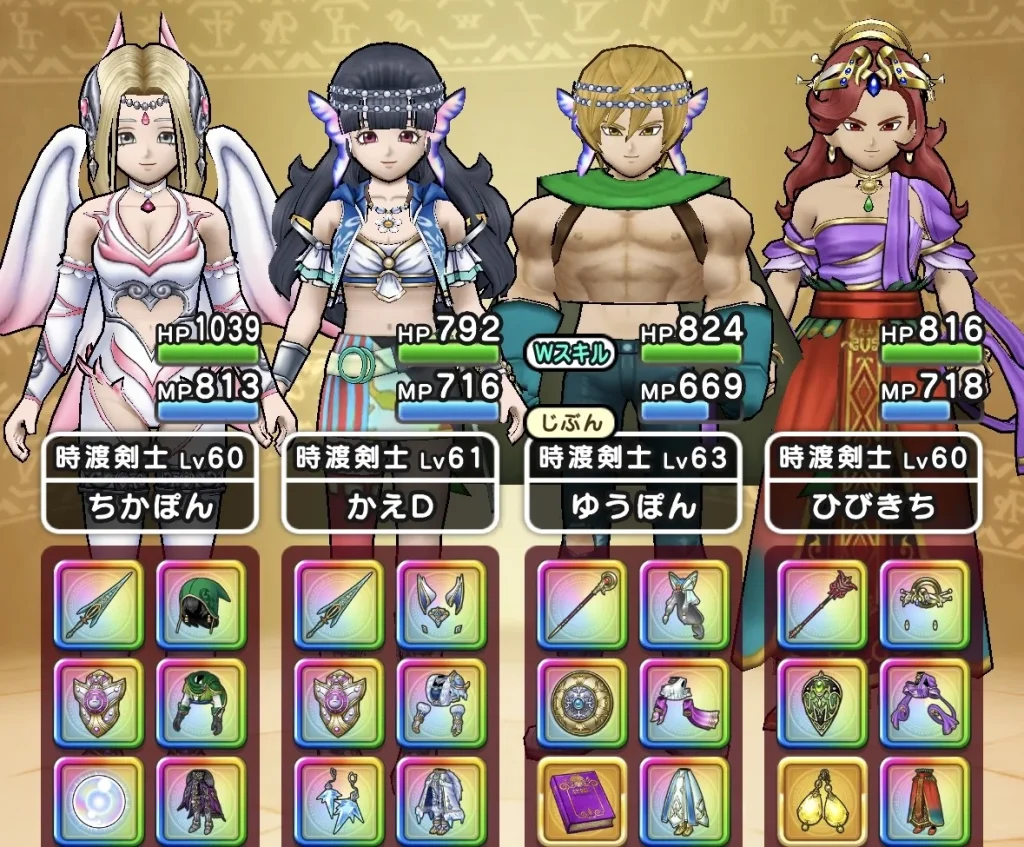This screenshot has width=1024, height=847.
Task: Select the ちかぽん character name panel
Action: click(x=150, y=484)
